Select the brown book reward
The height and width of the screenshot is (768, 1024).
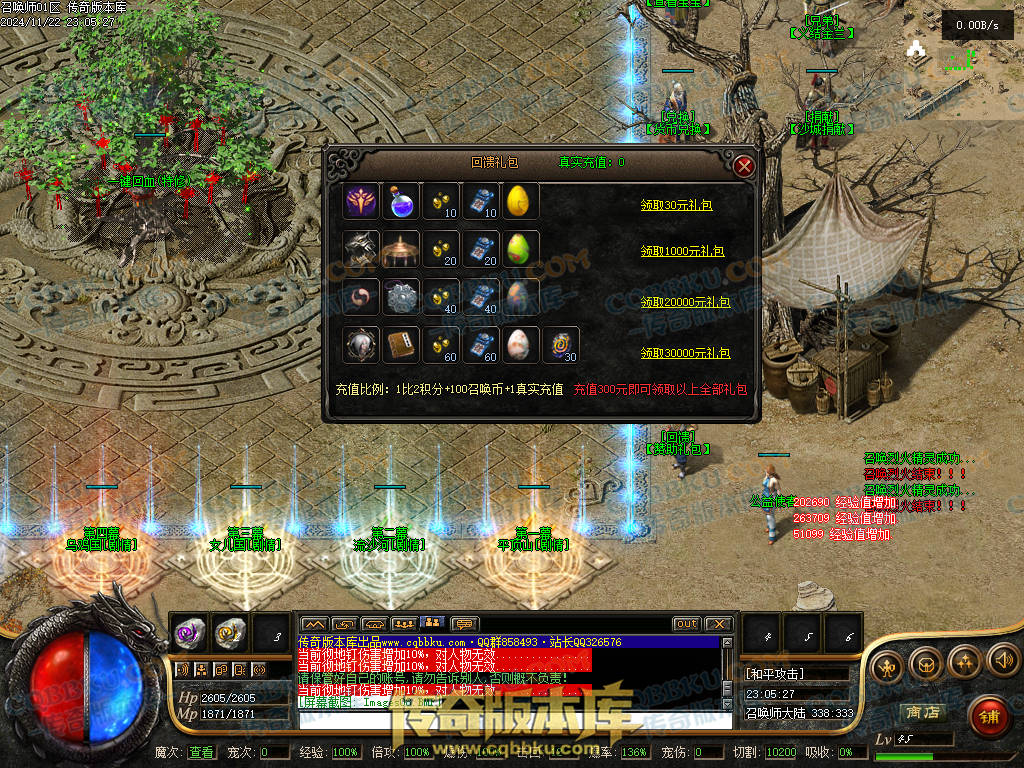(x=401, y=345)
